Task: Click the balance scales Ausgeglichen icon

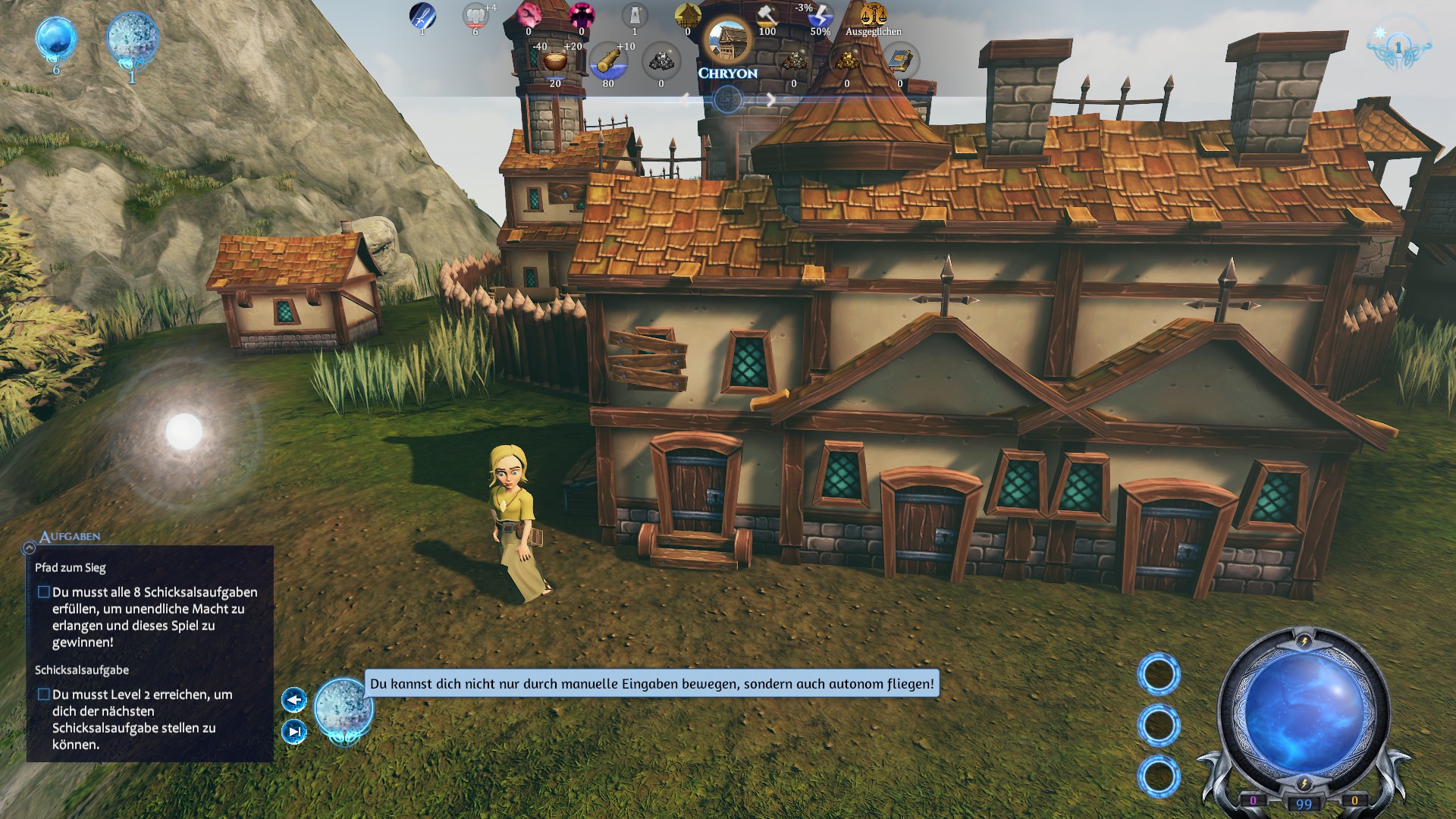Action: pyautogui.click(x=873, y=15)
